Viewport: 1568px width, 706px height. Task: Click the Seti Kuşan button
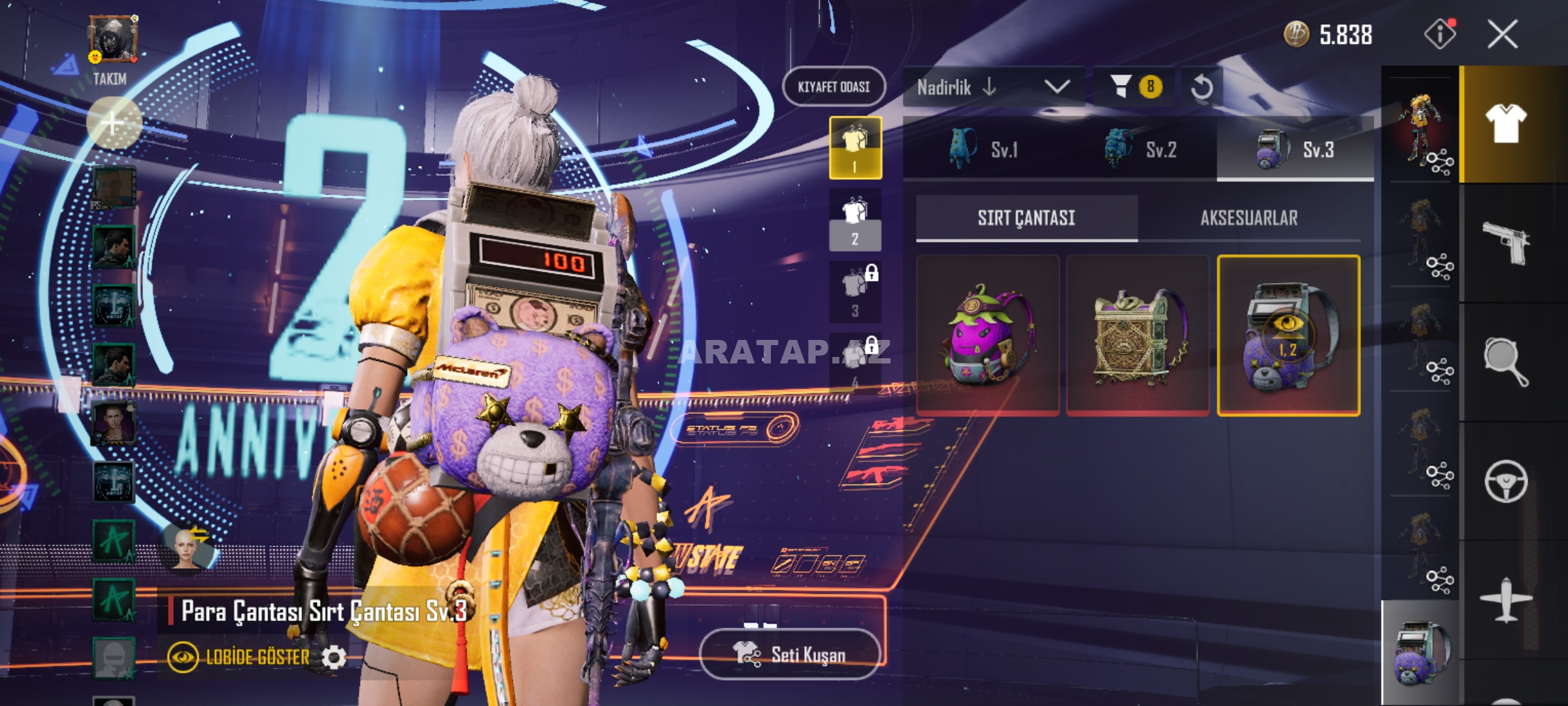coord(790,654)
